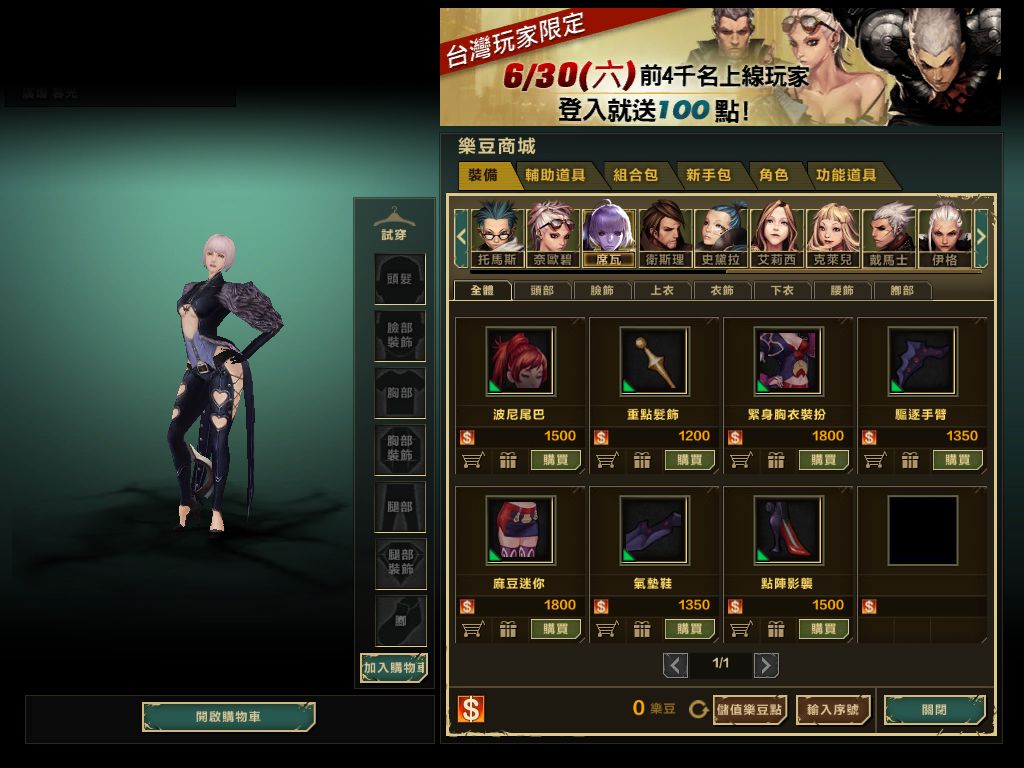Click 購買 for 驅逐手臂

[958, 460]
